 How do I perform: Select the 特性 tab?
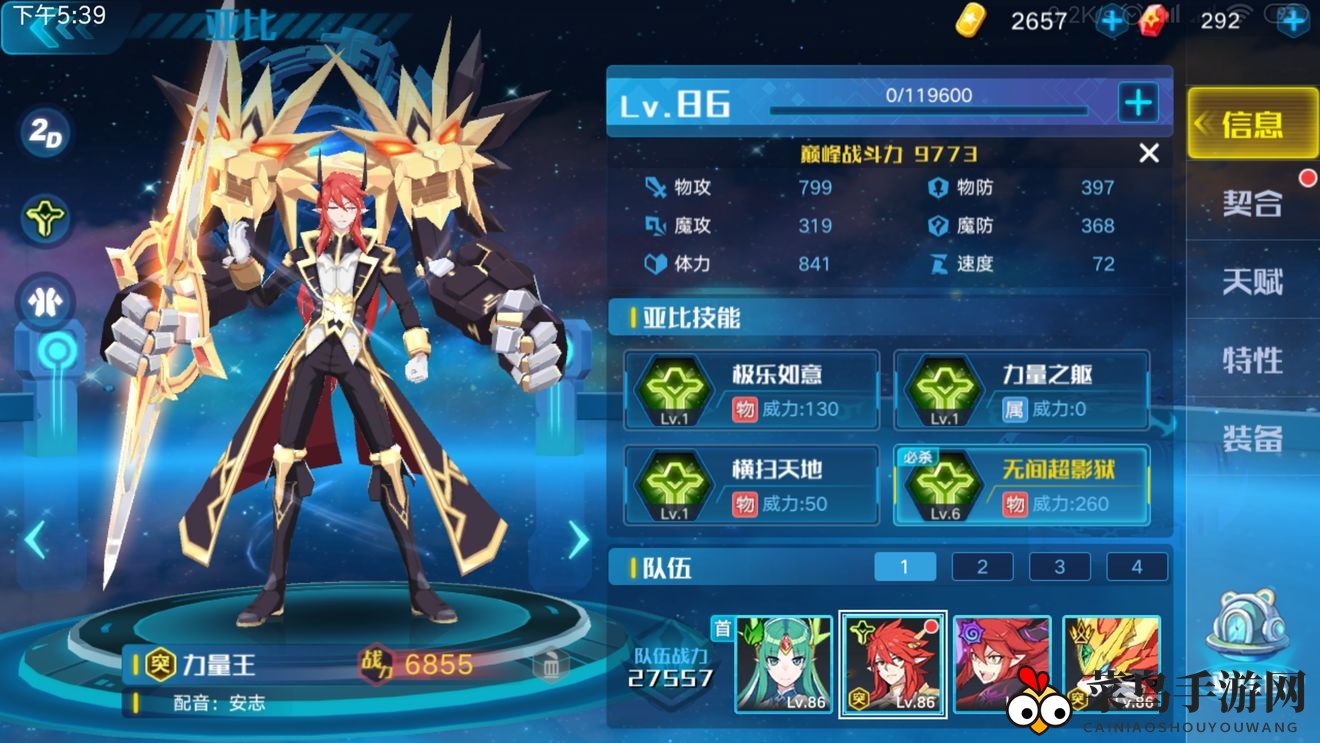click(x=1252, y=360)
